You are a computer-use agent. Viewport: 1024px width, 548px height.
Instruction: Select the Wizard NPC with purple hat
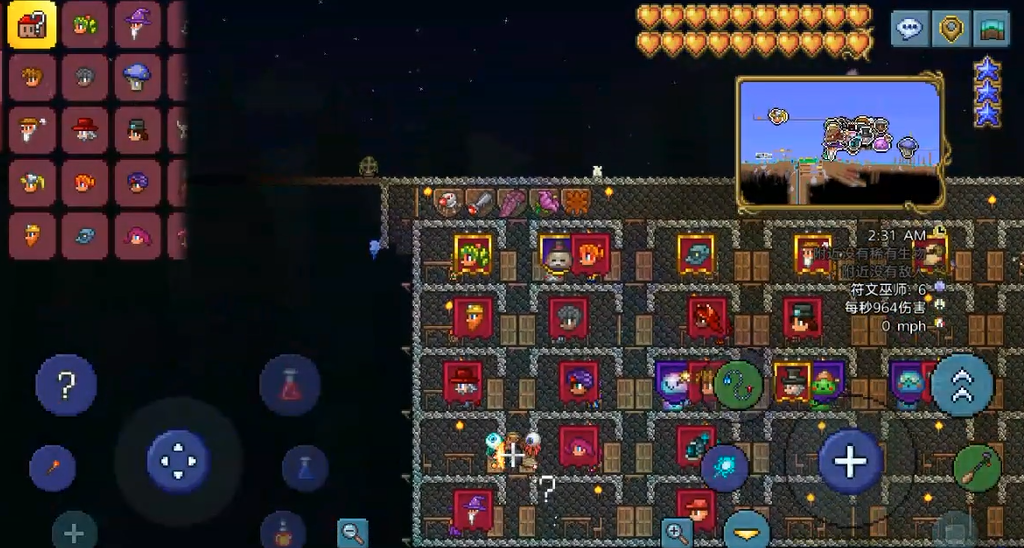tap(138, 24)
